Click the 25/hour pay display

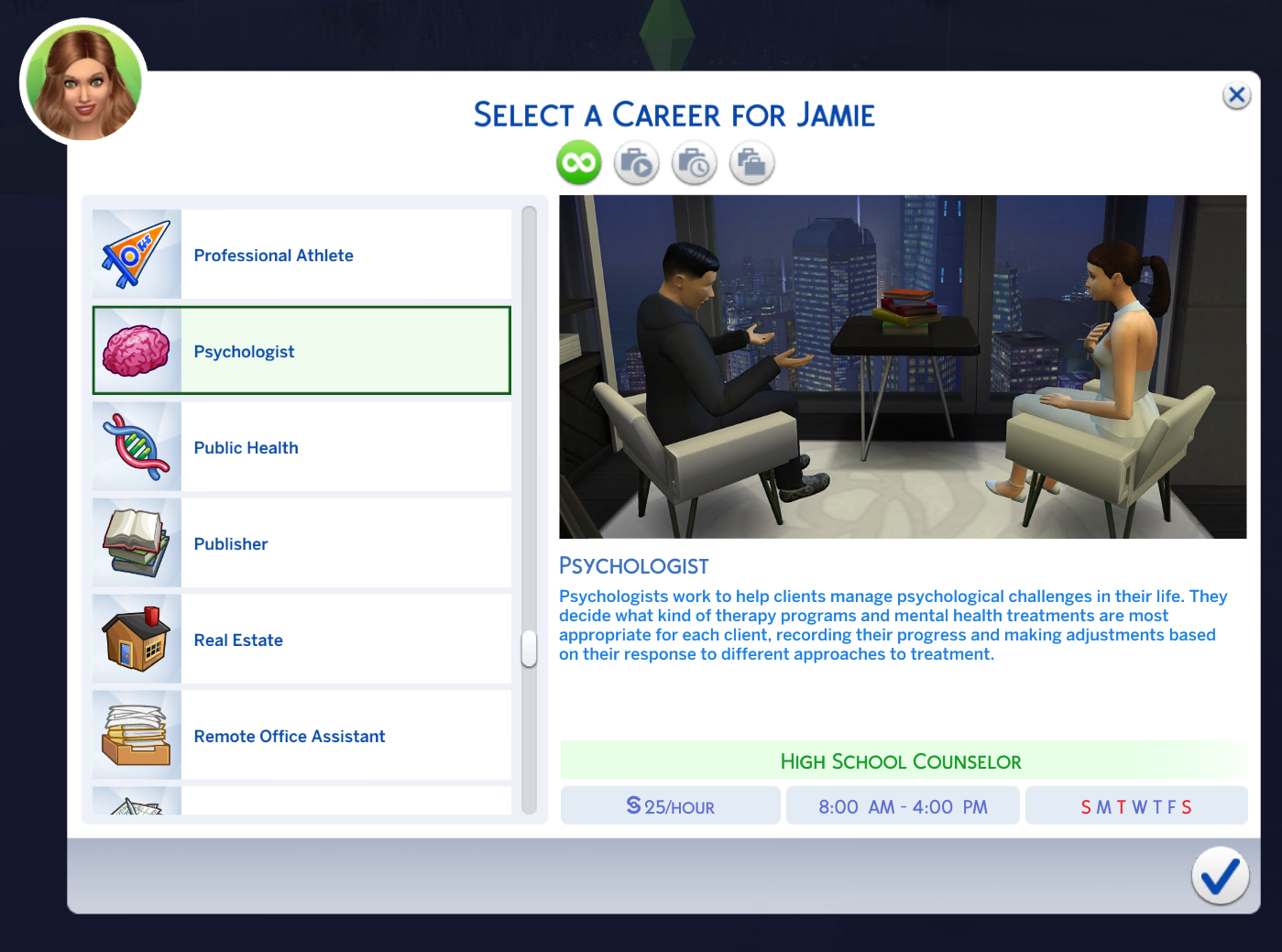point(670,805)
